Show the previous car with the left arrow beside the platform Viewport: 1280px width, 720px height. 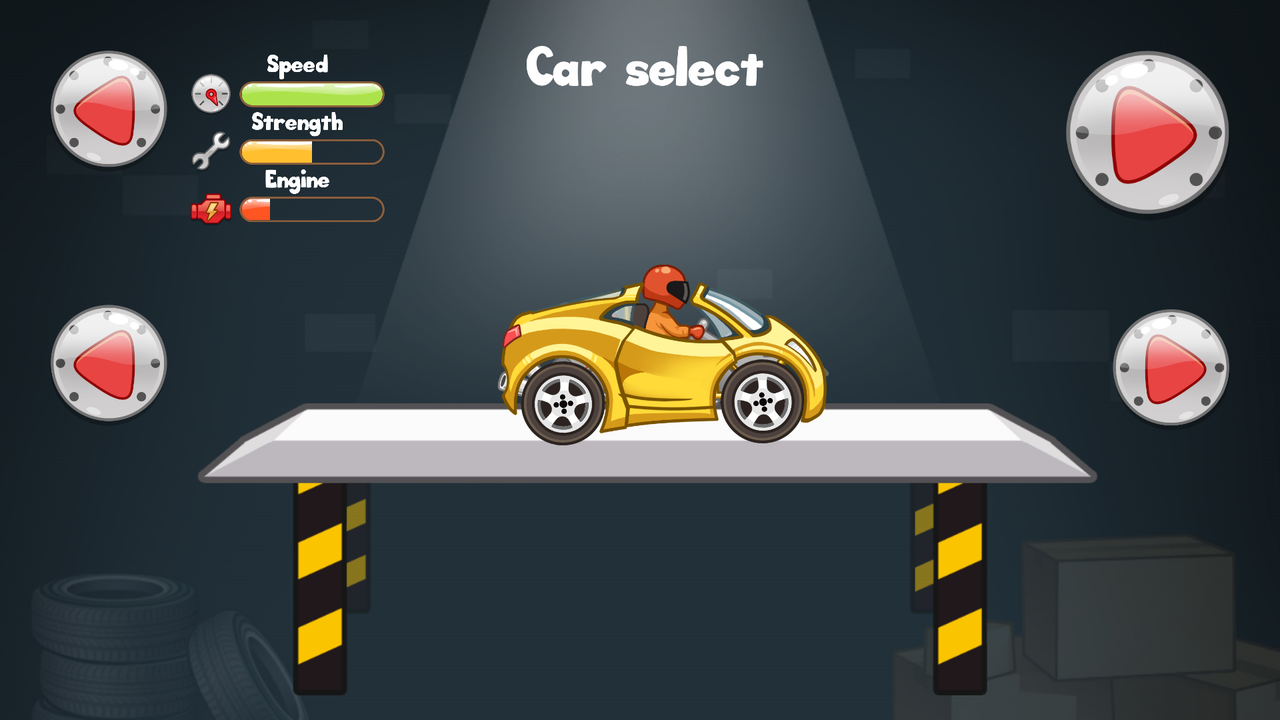(x=109, y=363)
